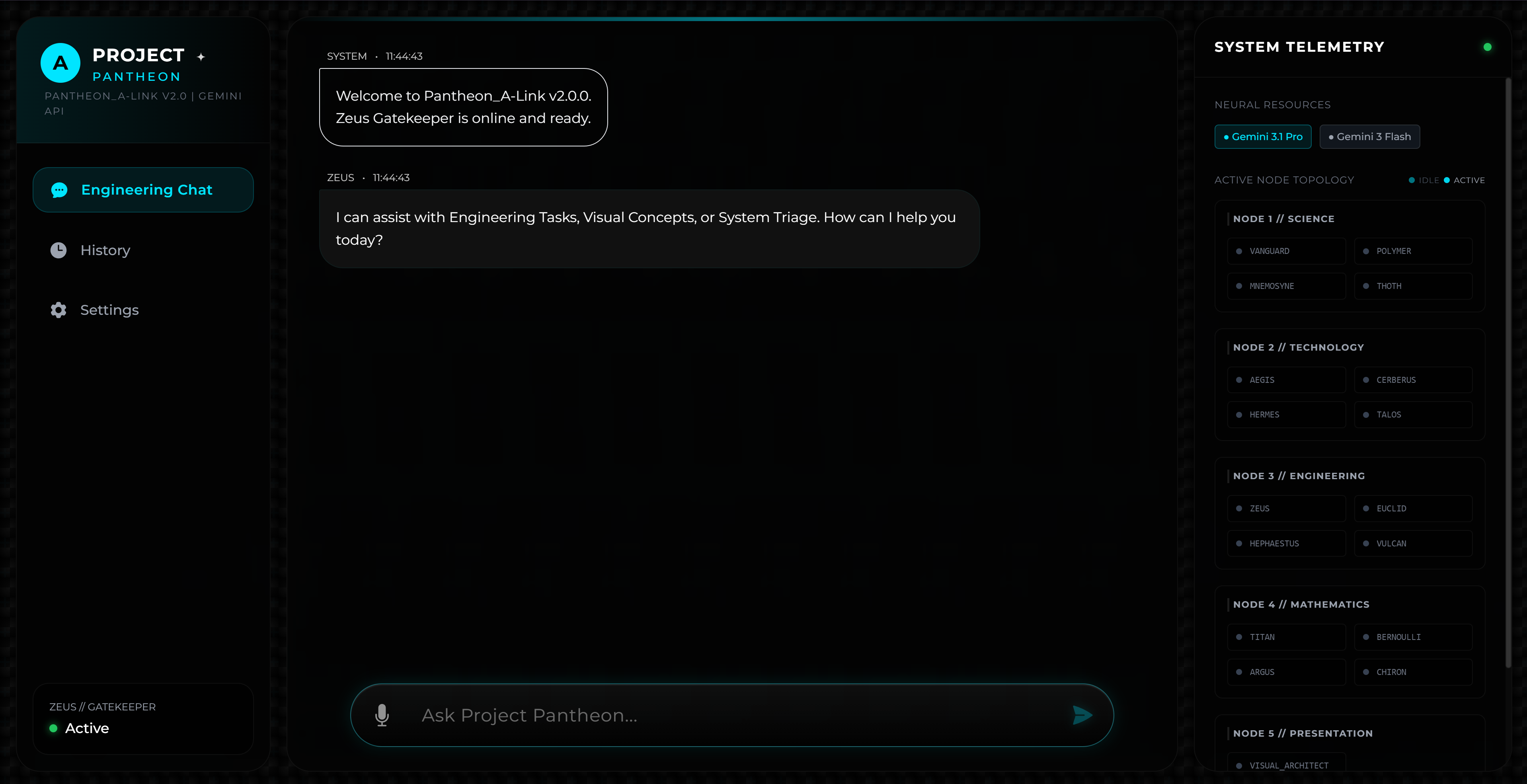1527x784 pixels.
Task: Select the VANGUARD node under Science
Action: (x=1286, y=251)
